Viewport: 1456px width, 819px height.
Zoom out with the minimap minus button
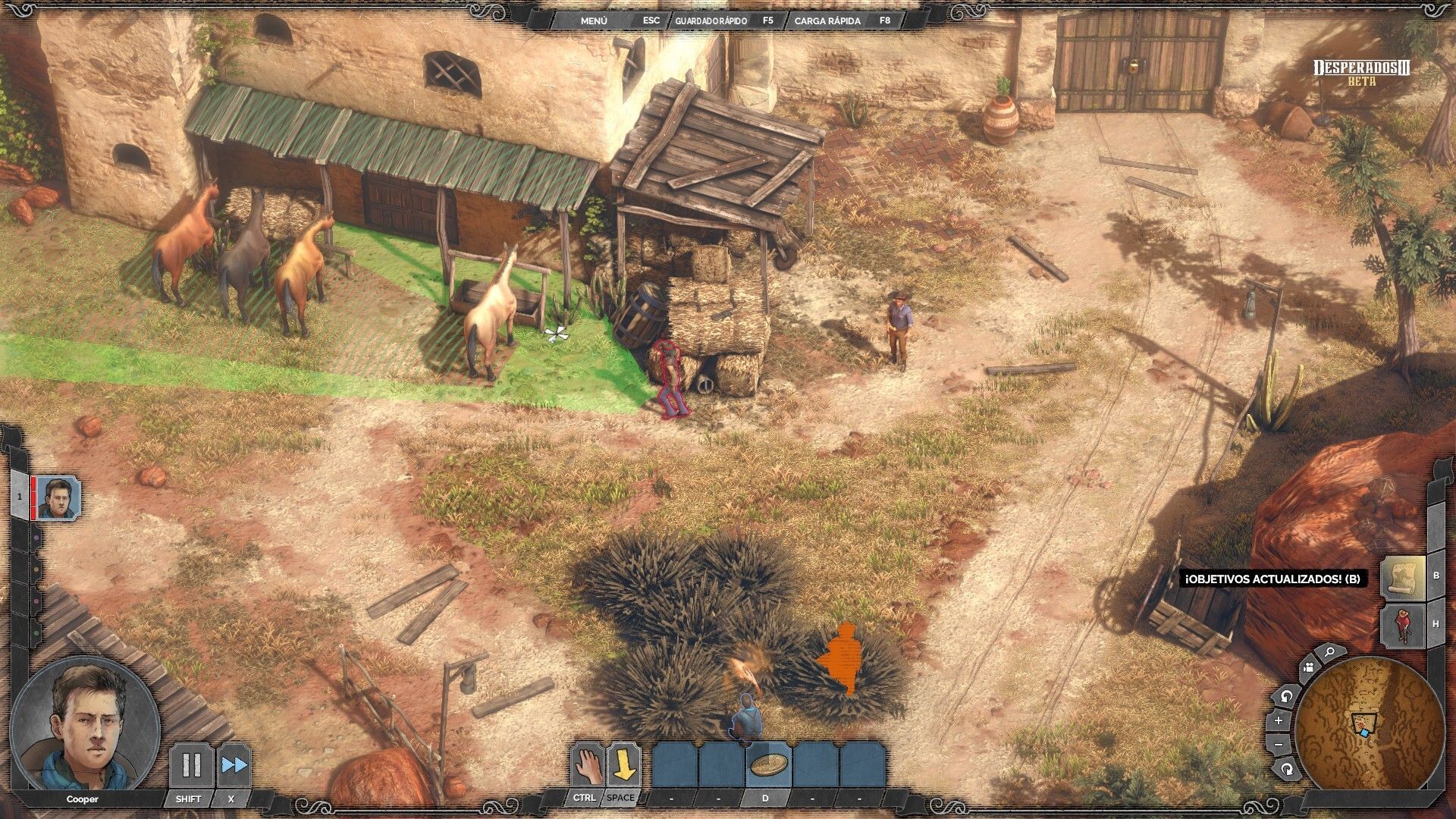1279,745
